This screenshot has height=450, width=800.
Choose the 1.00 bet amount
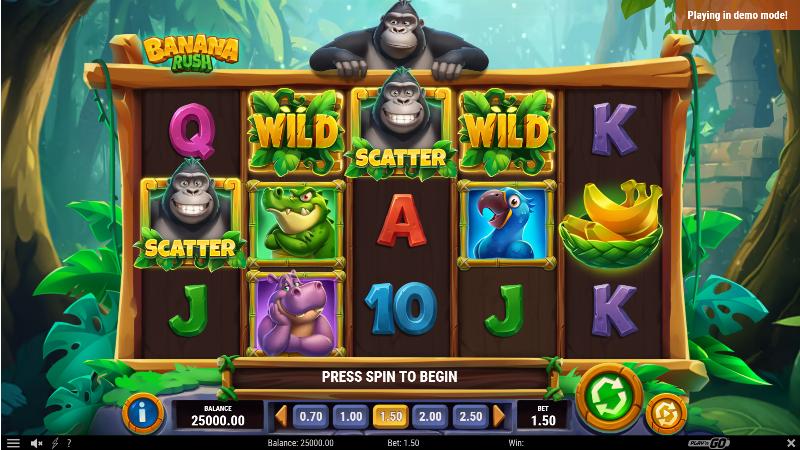point(351,416)
